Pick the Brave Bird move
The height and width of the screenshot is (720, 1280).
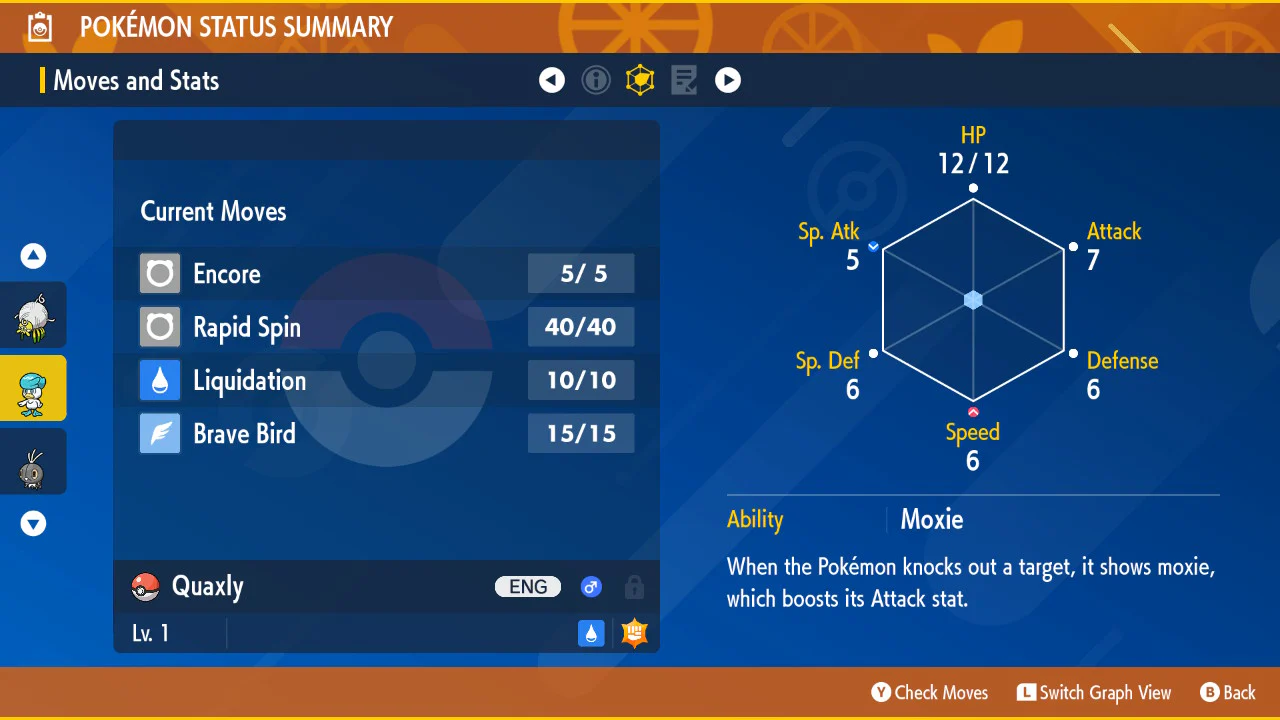point(386,434)
